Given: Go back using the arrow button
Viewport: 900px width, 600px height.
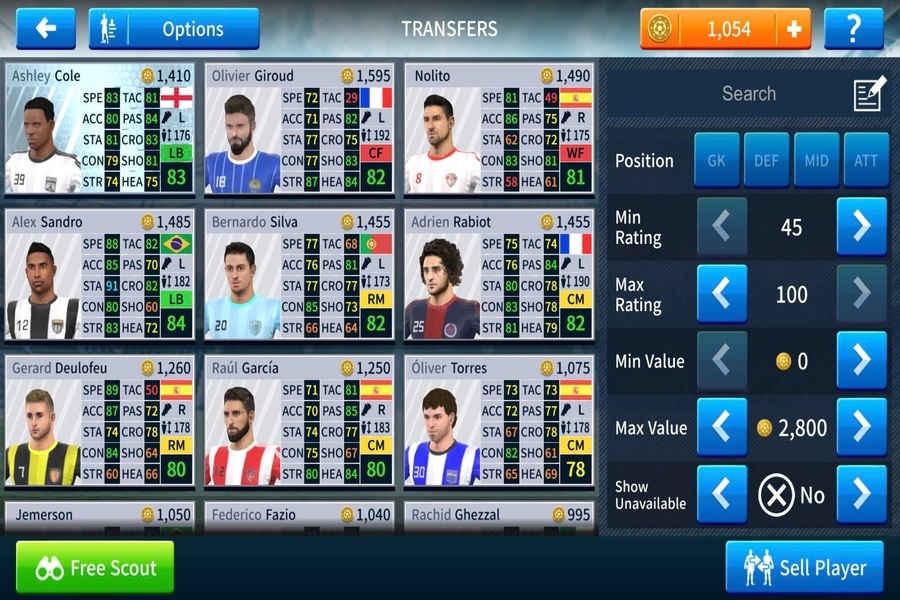Looking at the screenshot, I should [x=45, y=29].
